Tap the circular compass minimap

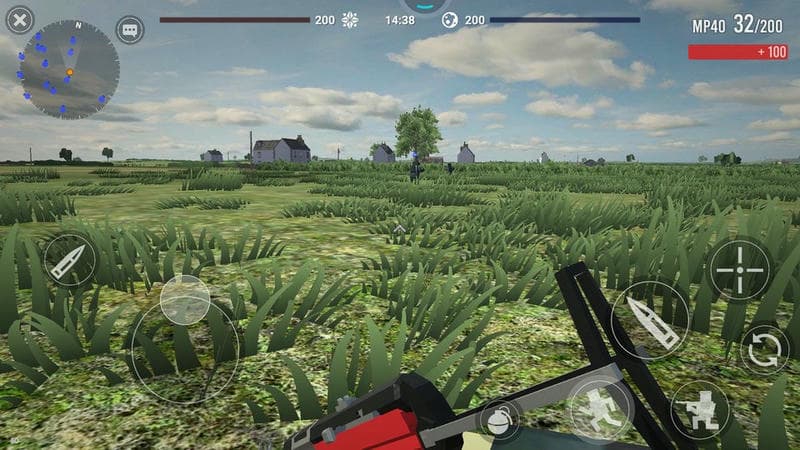pos(70,70)
